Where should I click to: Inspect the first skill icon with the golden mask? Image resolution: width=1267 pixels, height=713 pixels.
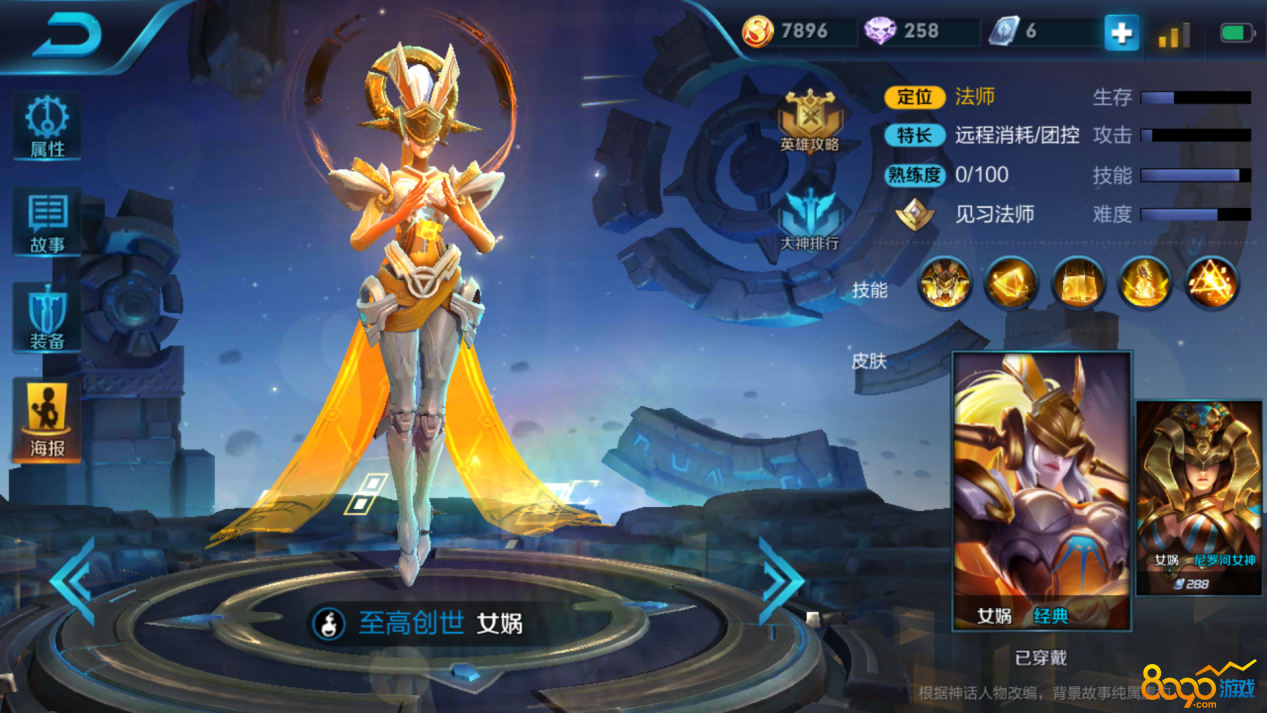point(945,283)
